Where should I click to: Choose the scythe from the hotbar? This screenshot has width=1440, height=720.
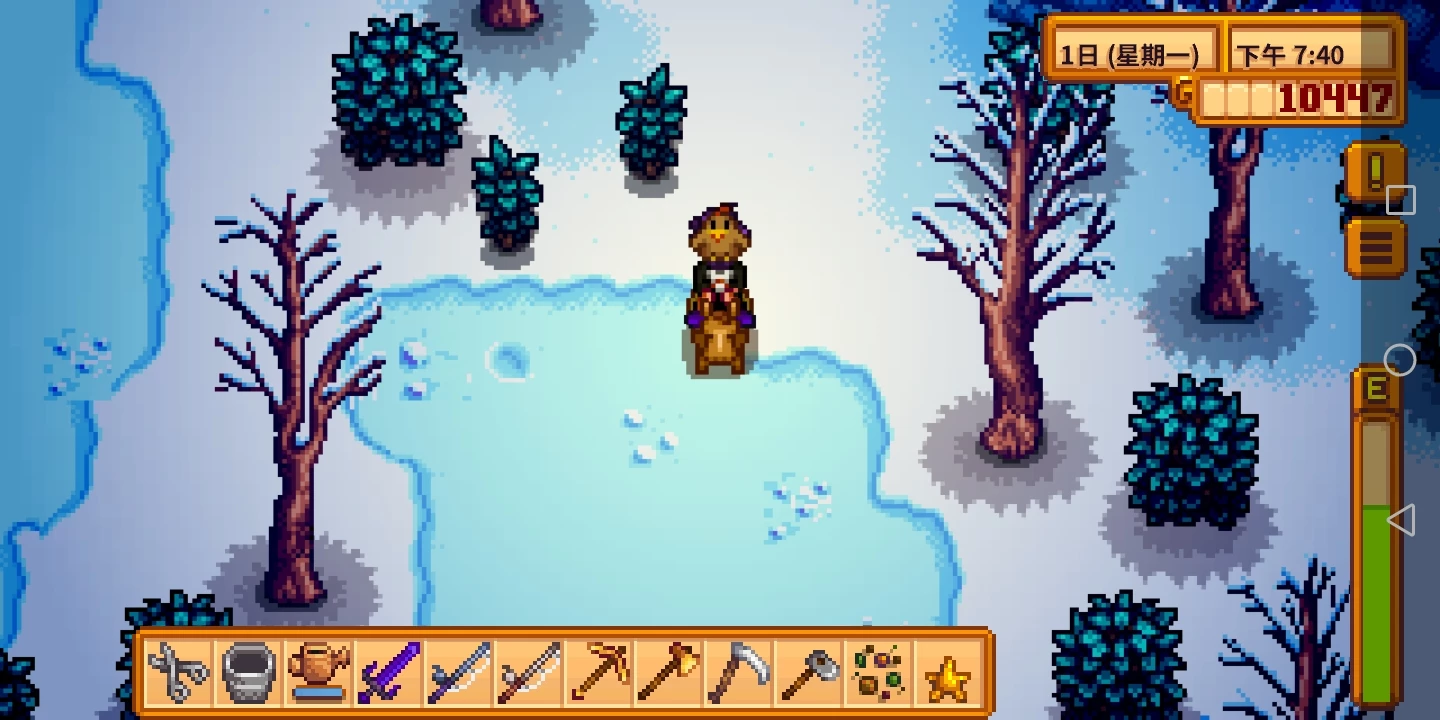pos(739,672)
